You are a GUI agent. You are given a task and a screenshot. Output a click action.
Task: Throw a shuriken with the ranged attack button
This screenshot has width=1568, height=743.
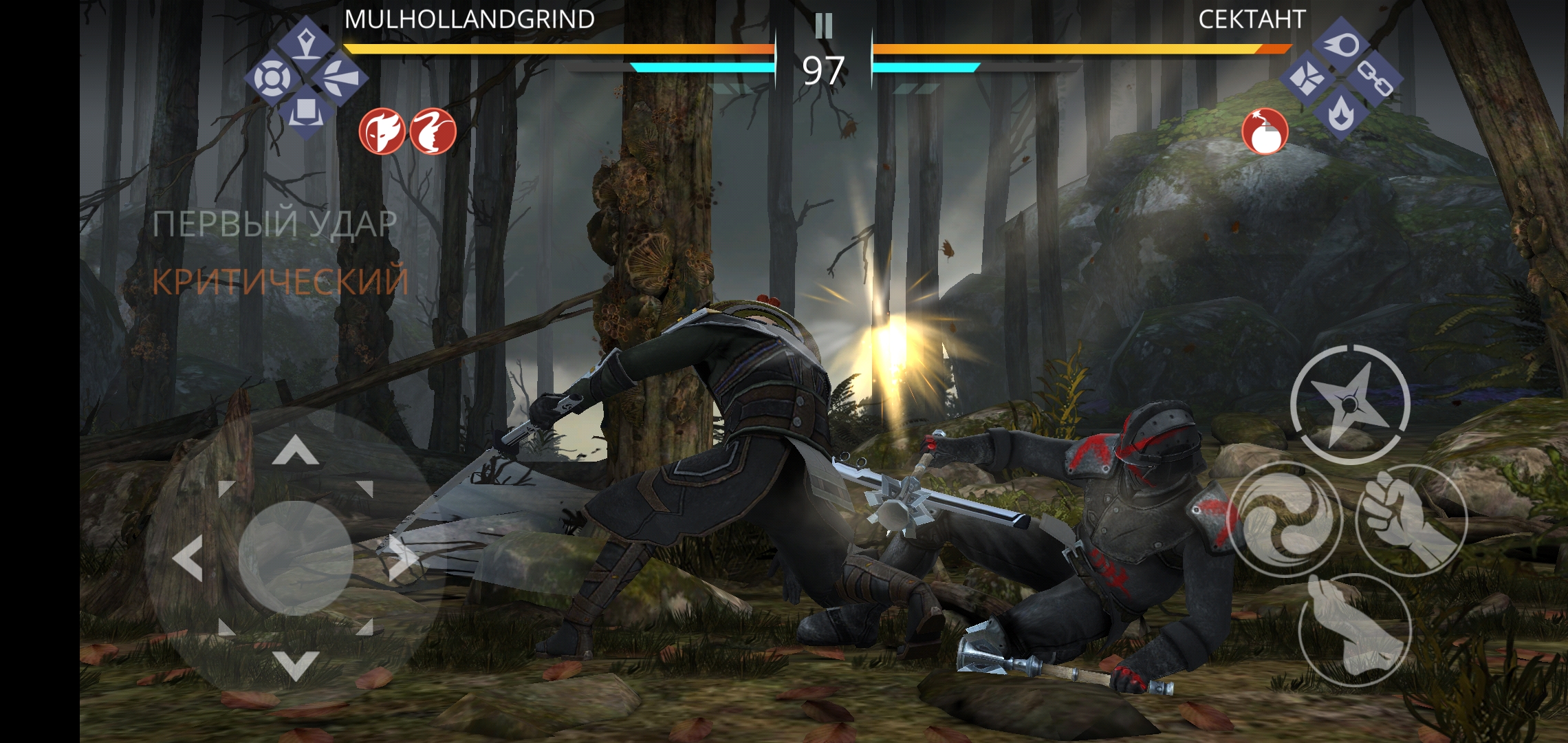pos(1350,403)
